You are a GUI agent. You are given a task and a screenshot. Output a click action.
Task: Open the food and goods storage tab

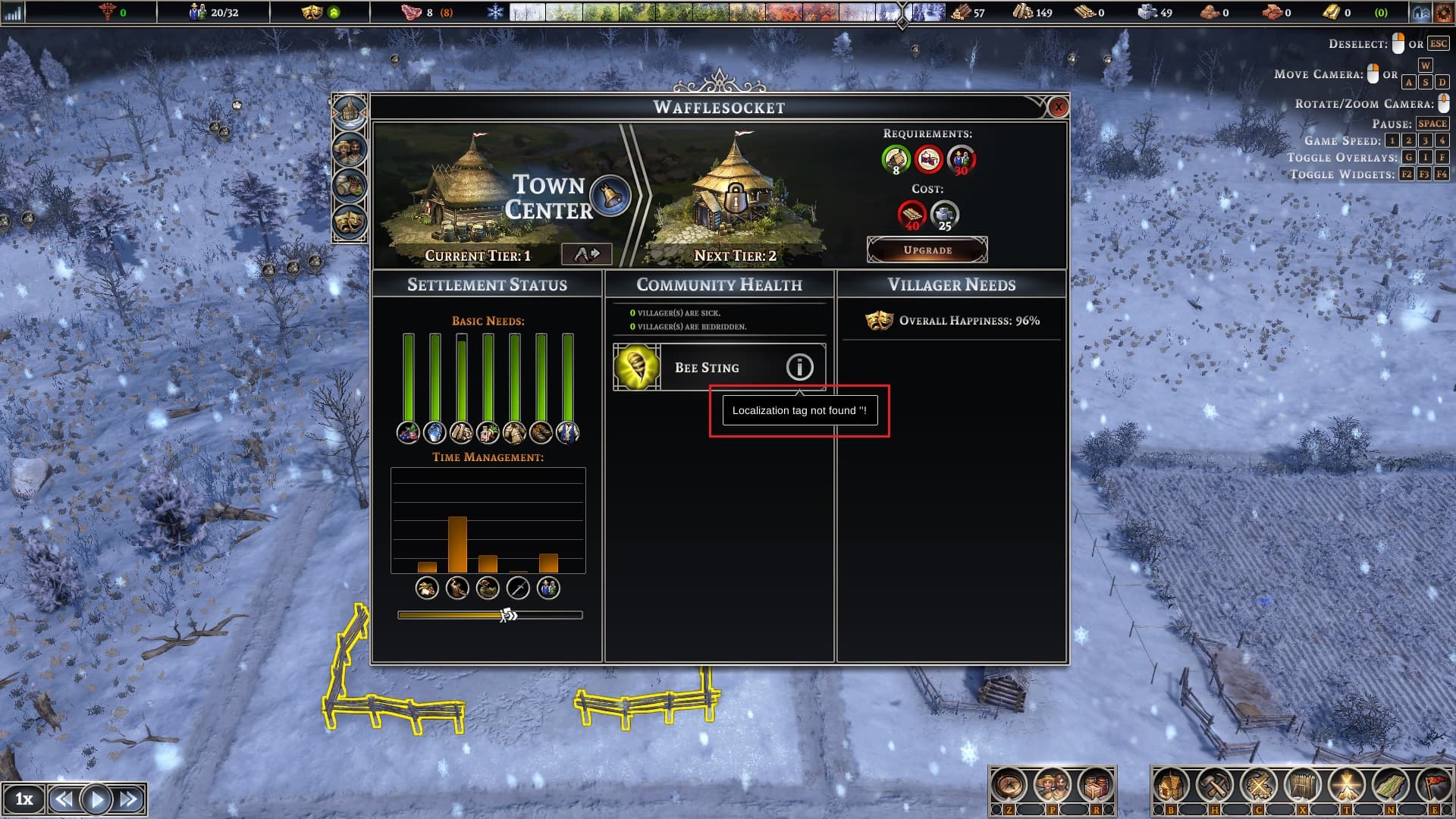click(x=349, y=186)
